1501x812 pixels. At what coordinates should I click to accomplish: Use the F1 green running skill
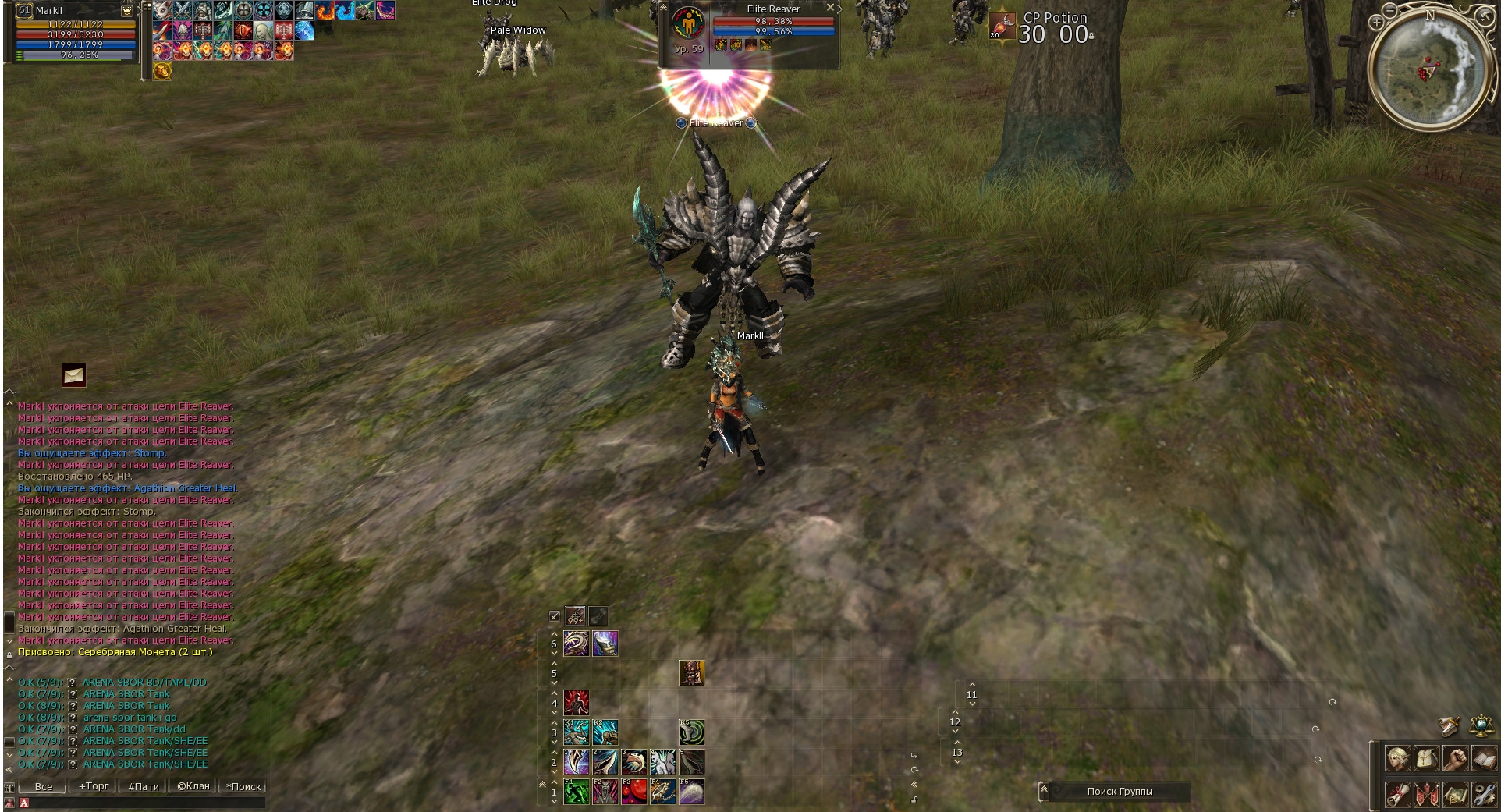tap(577, 792)
